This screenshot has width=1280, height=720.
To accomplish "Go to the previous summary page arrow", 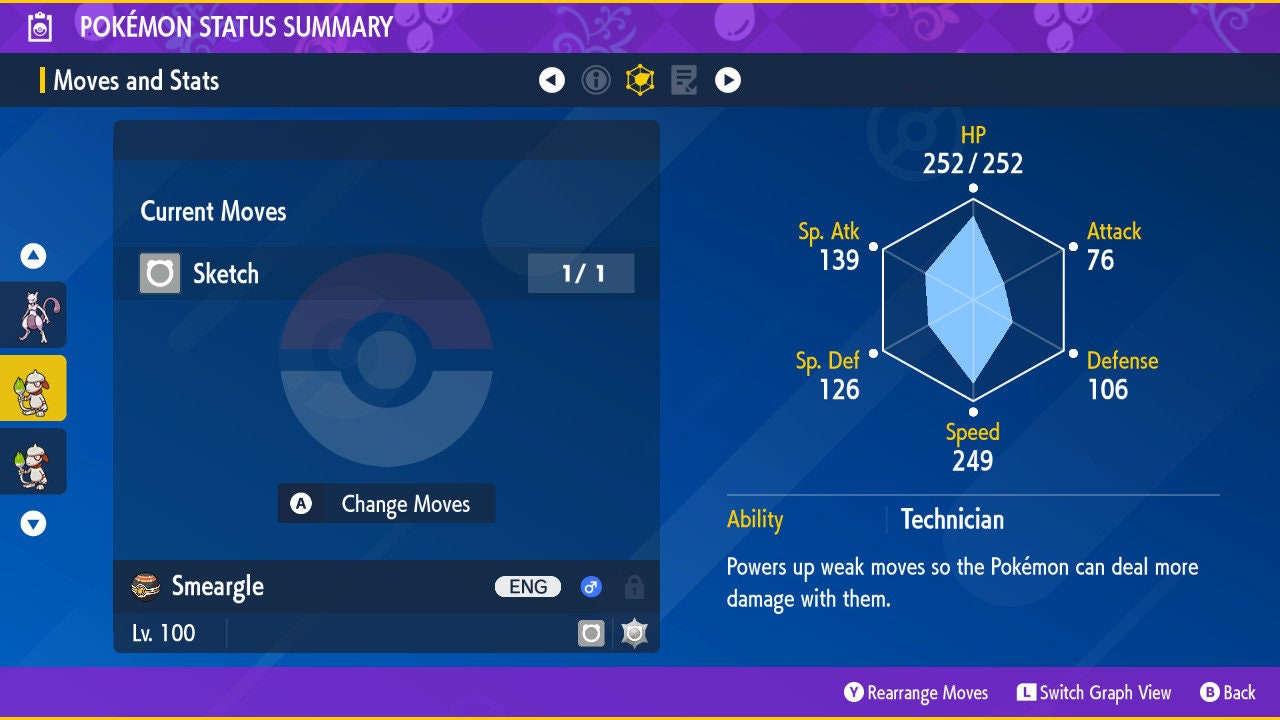I will [x=552, y=80].
